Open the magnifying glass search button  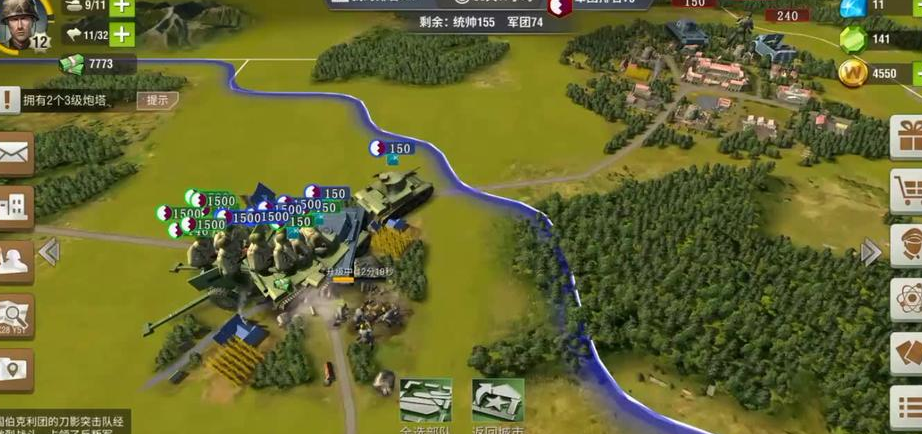click(16, 316)
